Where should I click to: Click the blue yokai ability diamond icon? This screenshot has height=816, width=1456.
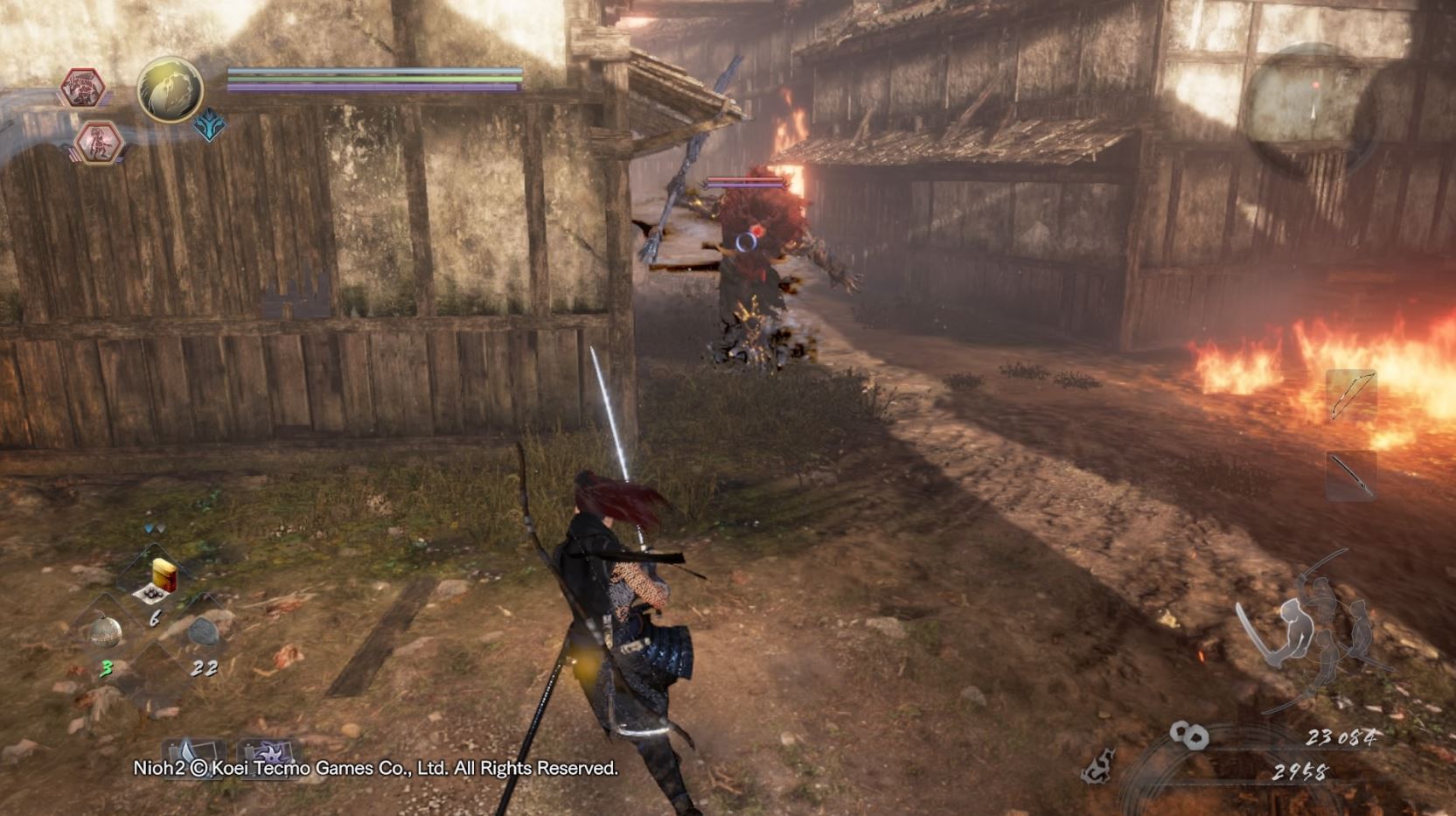(x=209, y=124)
